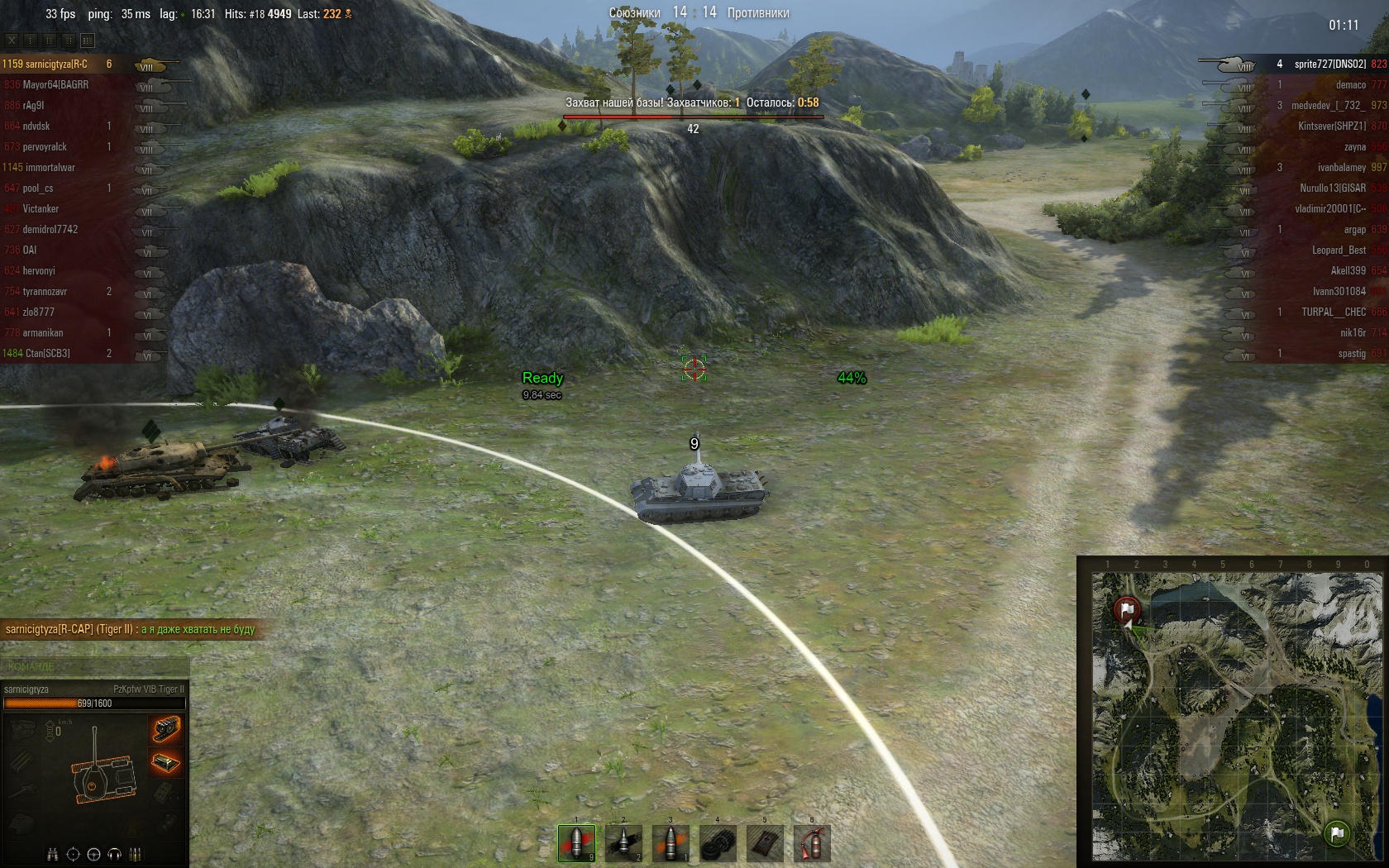This screenshot has height=868, width=1389.
Task: Switch player list to widest three-column mode
Action: [88, 40]
